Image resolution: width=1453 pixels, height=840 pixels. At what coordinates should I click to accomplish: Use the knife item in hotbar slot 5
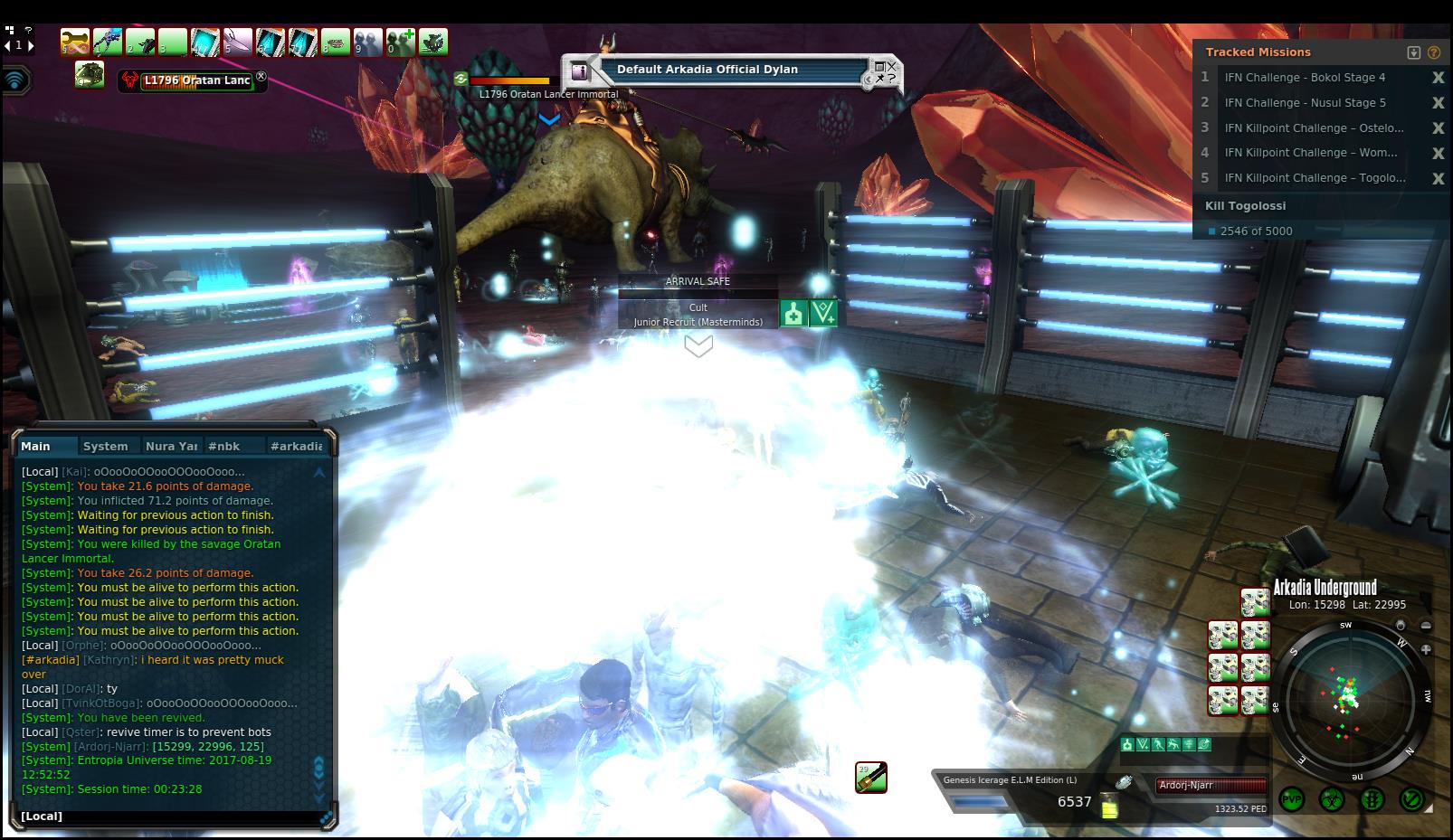[x=238, y=42]
